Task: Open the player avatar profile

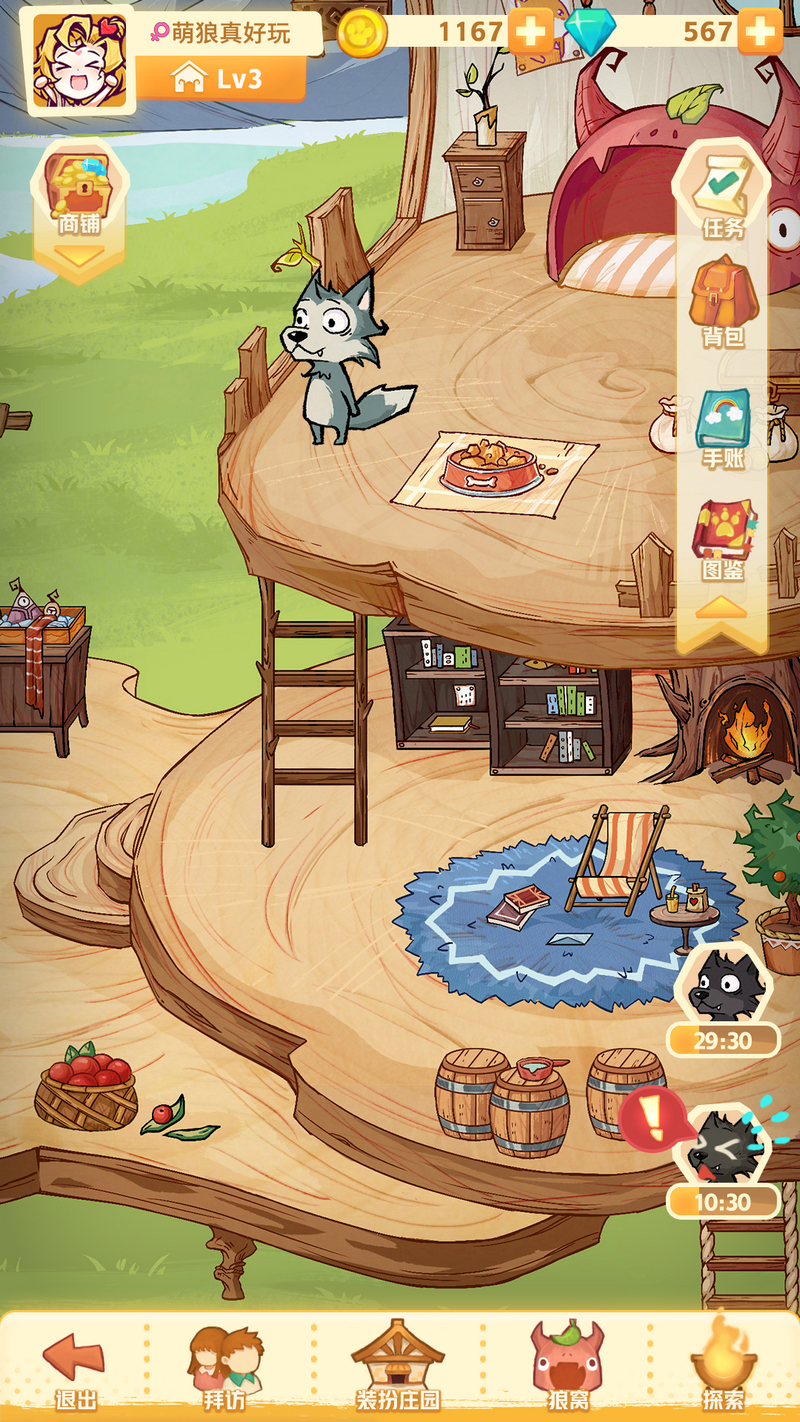Action: (80, 61)
